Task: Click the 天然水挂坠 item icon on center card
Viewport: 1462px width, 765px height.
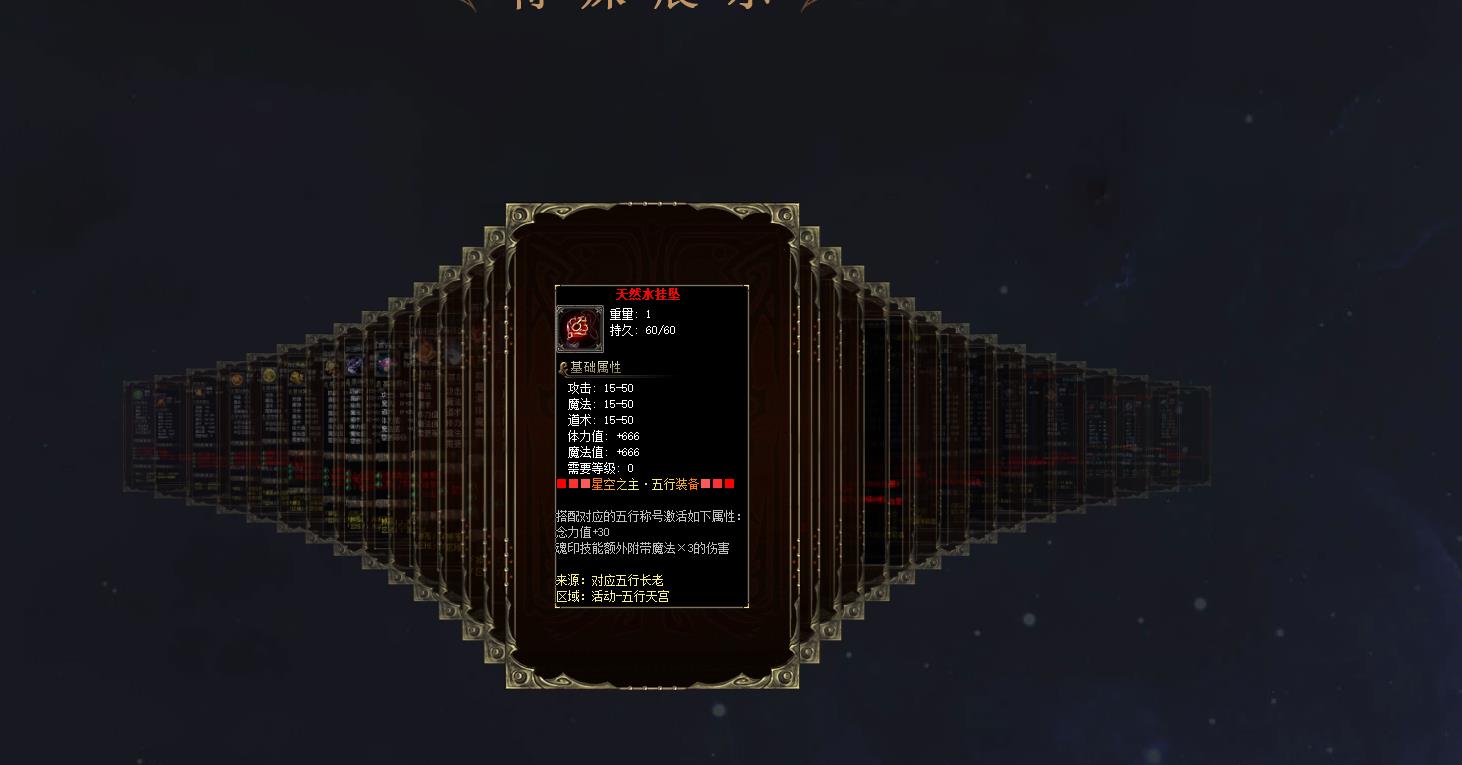Action: point(578,325)
